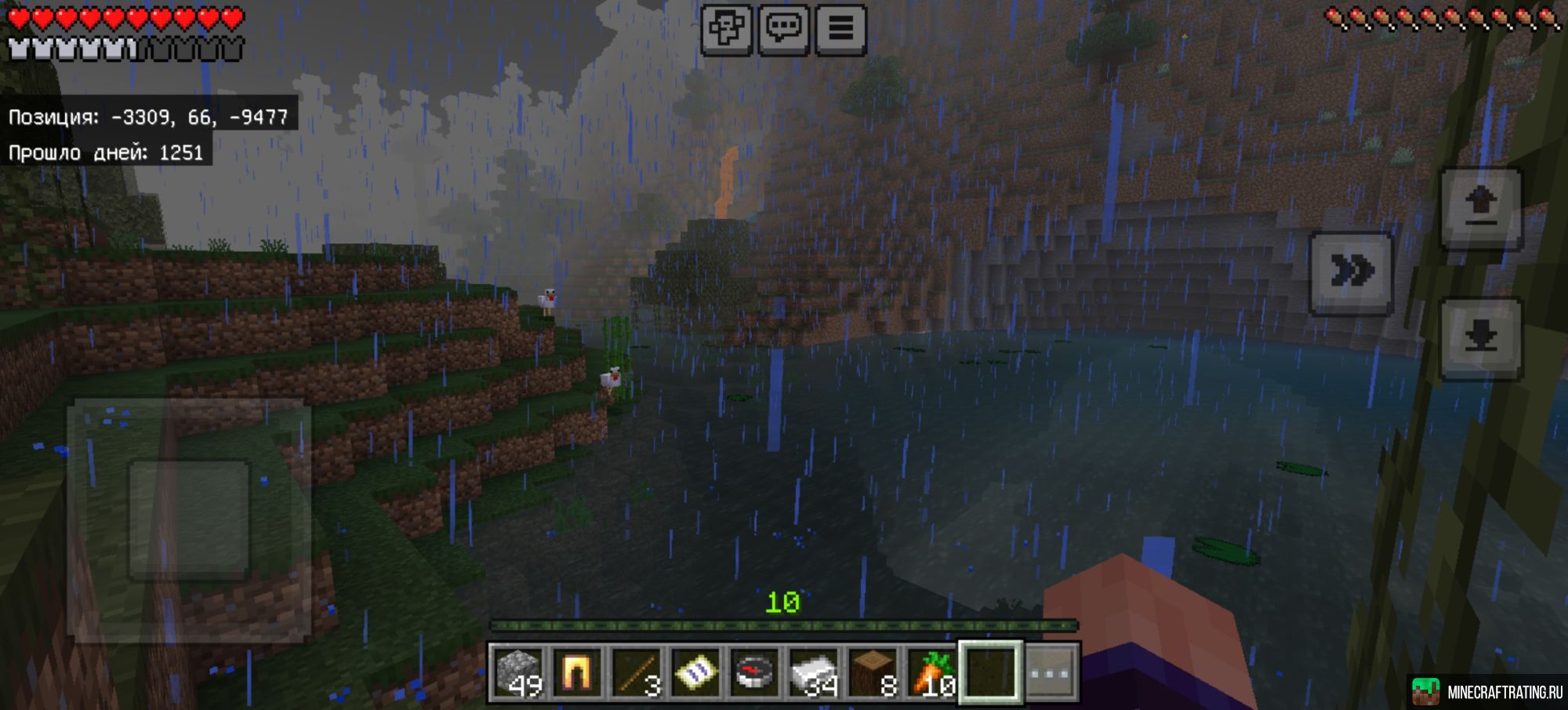Open the chat bubble icon
Screen dimensions: 1568x710
click(x=785, y=29)
